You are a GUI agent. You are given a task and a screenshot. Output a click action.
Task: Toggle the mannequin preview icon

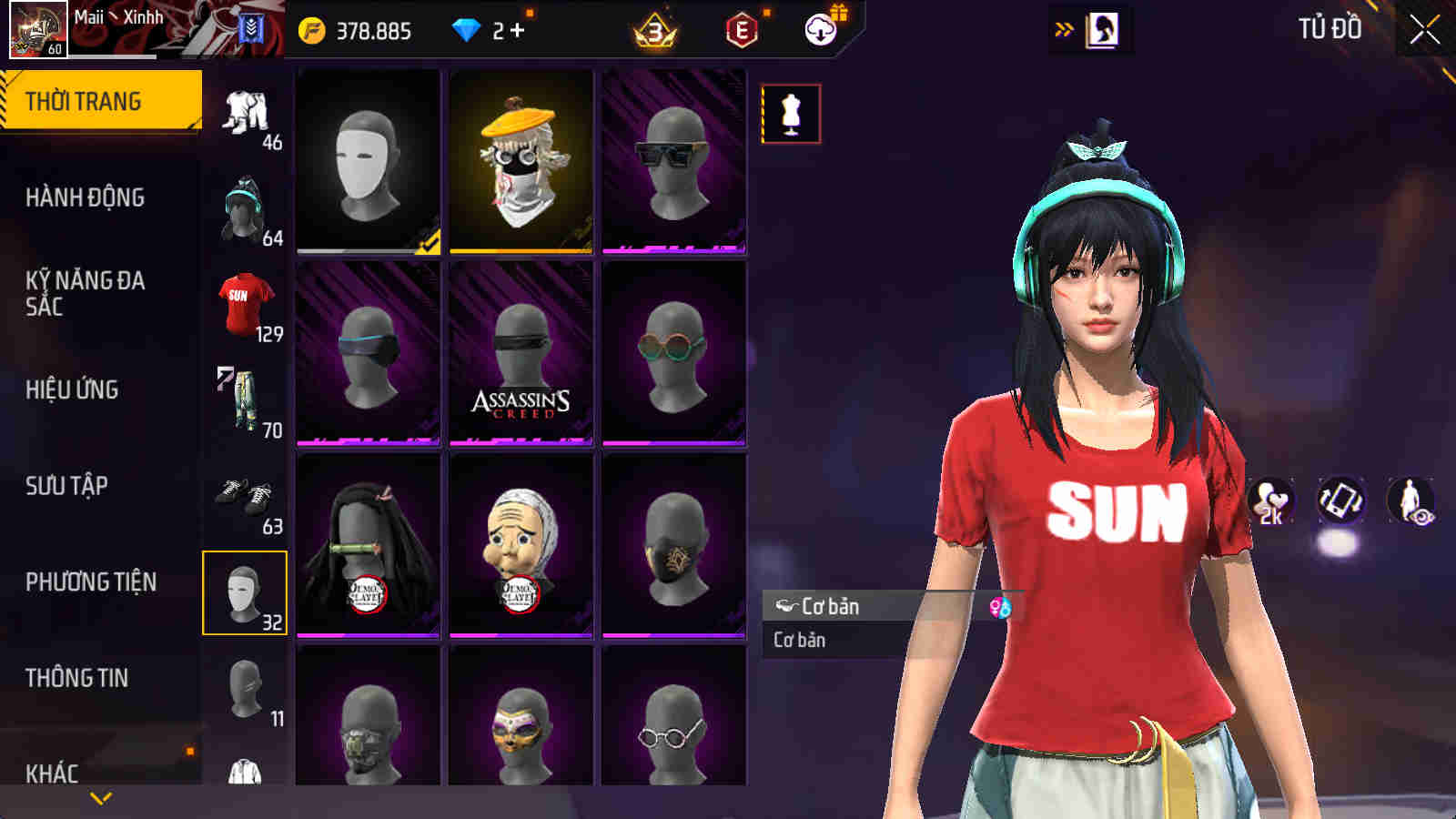(x=791, y=113)
